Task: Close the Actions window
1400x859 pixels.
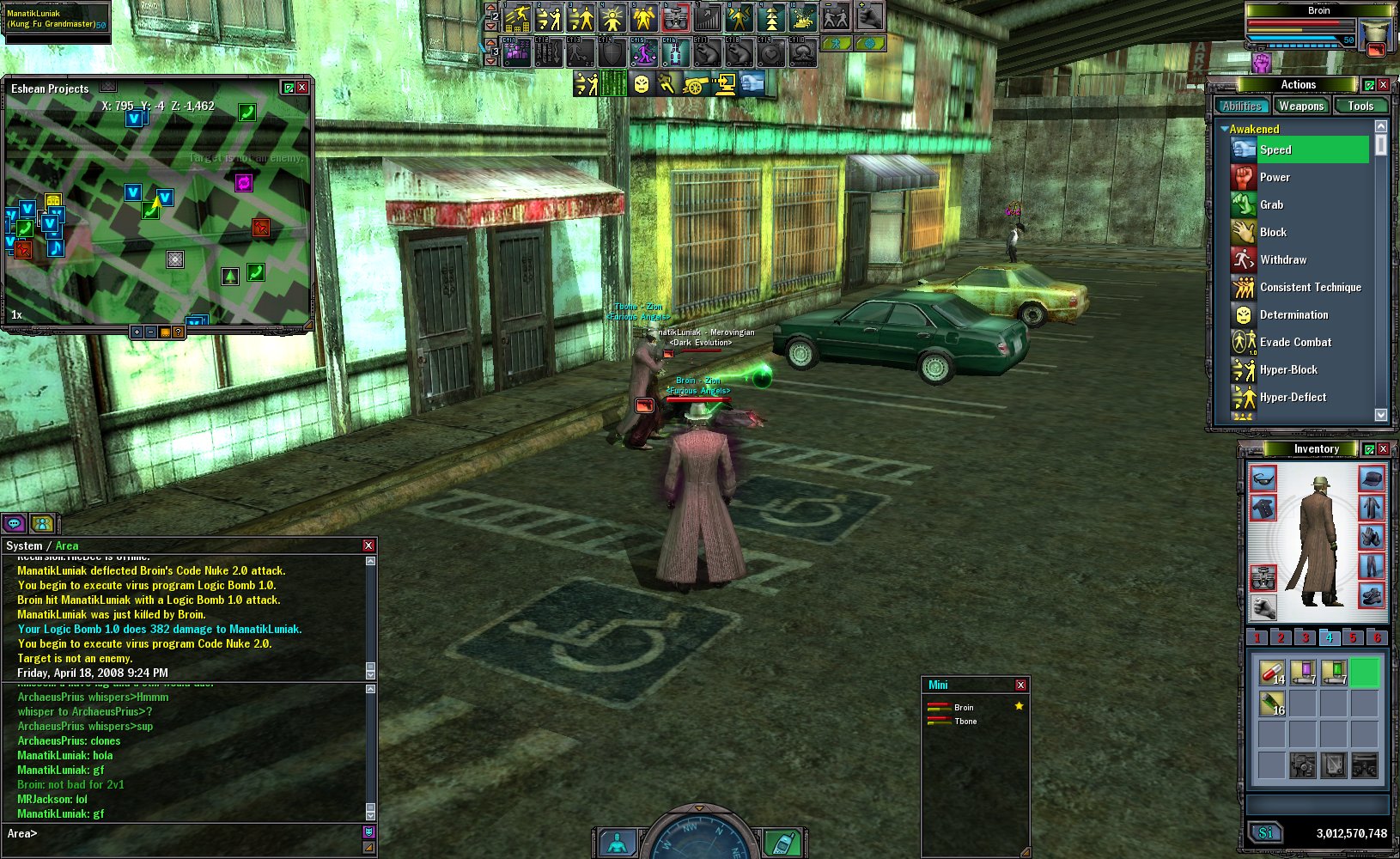Action: 1383,85
